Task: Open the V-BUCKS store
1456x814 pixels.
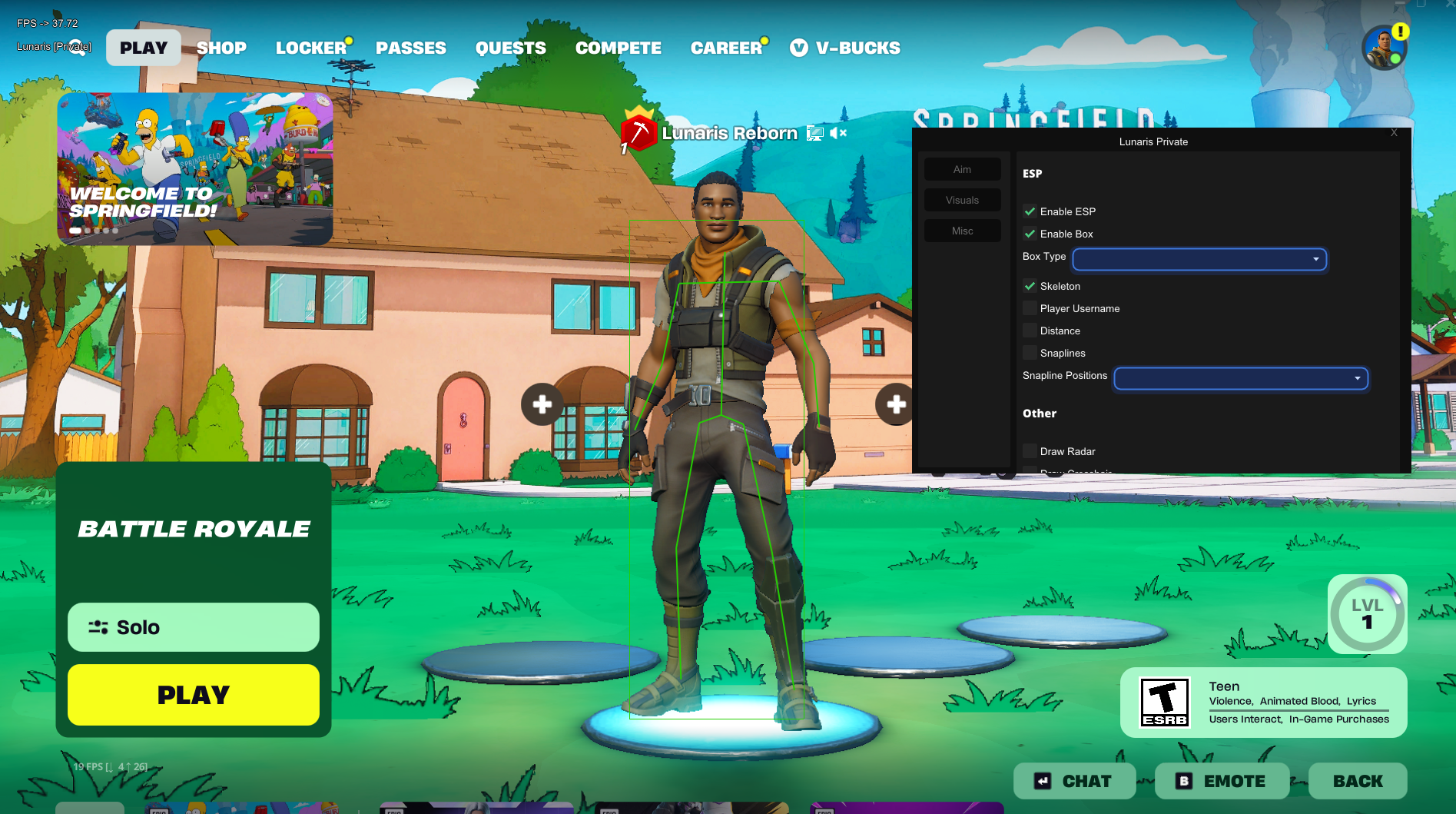Action: pos(845,48)
